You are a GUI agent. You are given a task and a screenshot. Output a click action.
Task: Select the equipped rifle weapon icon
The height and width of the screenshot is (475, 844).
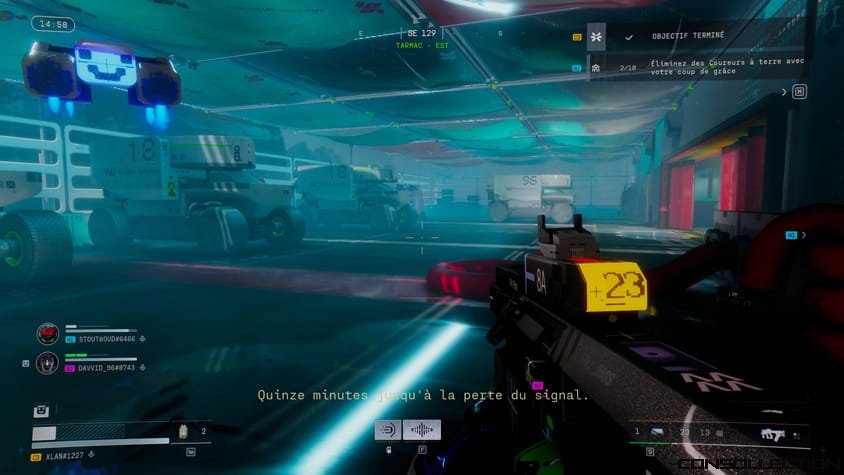(x=772, y=434)
